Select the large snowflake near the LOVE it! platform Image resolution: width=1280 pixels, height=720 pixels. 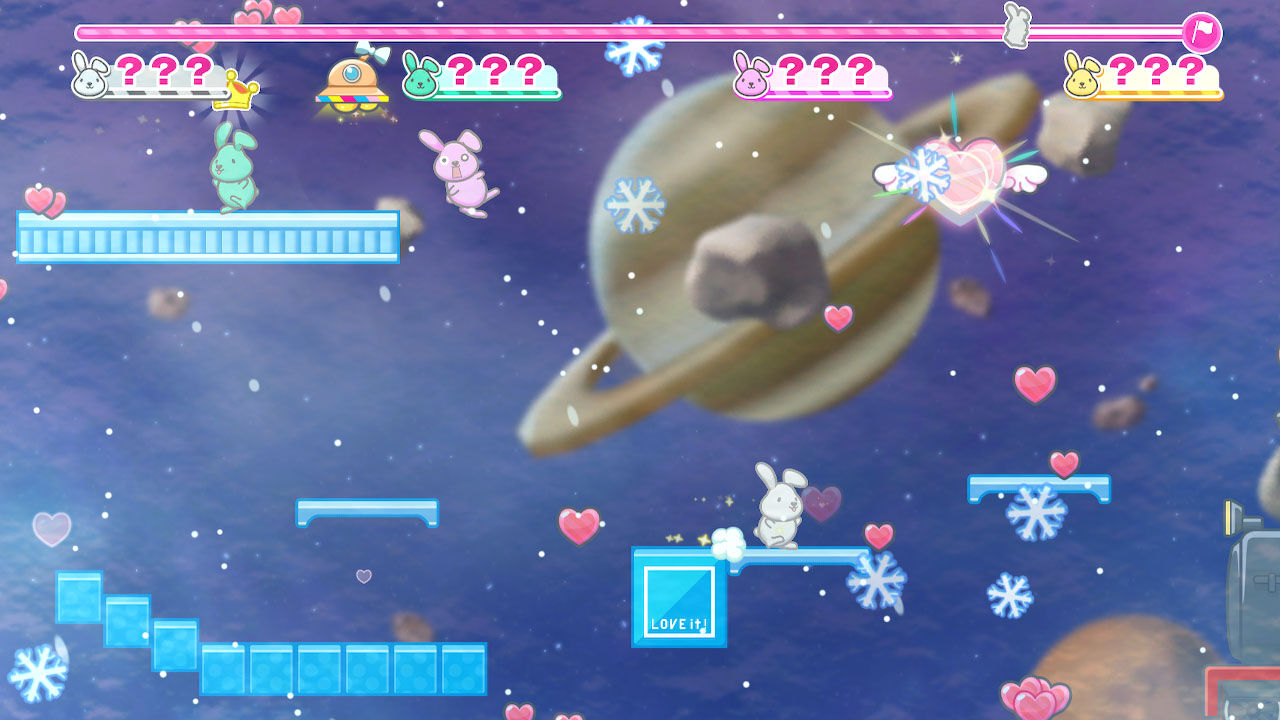[x=875, y=580]
